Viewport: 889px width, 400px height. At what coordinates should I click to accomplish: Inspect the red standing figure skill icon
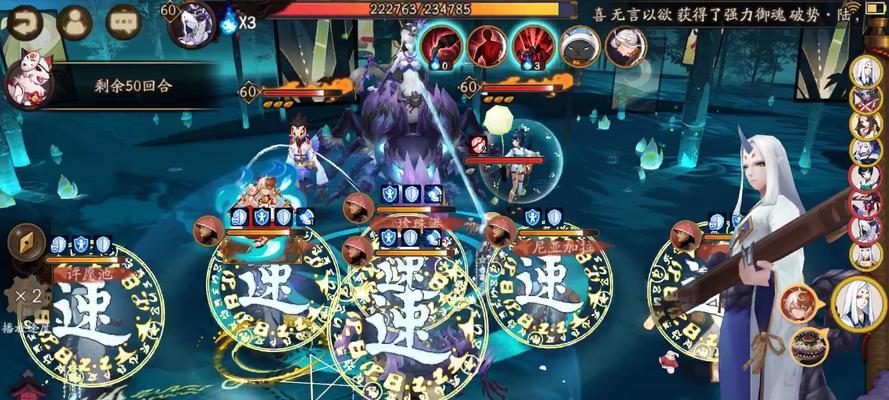(486, 45)
